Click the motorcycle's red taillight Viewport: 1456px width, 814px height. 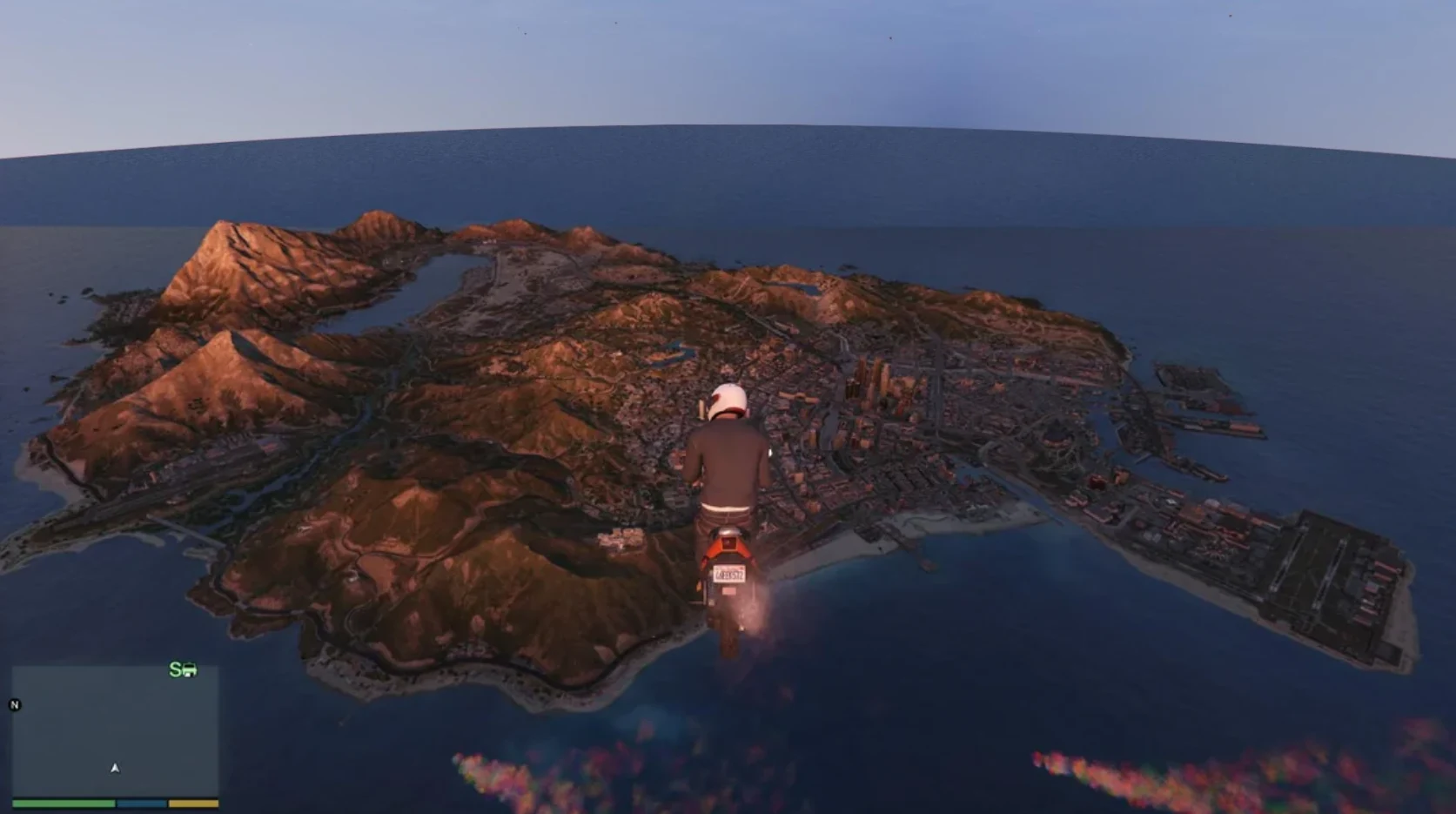pyautogui.click(x=729, y=544)
